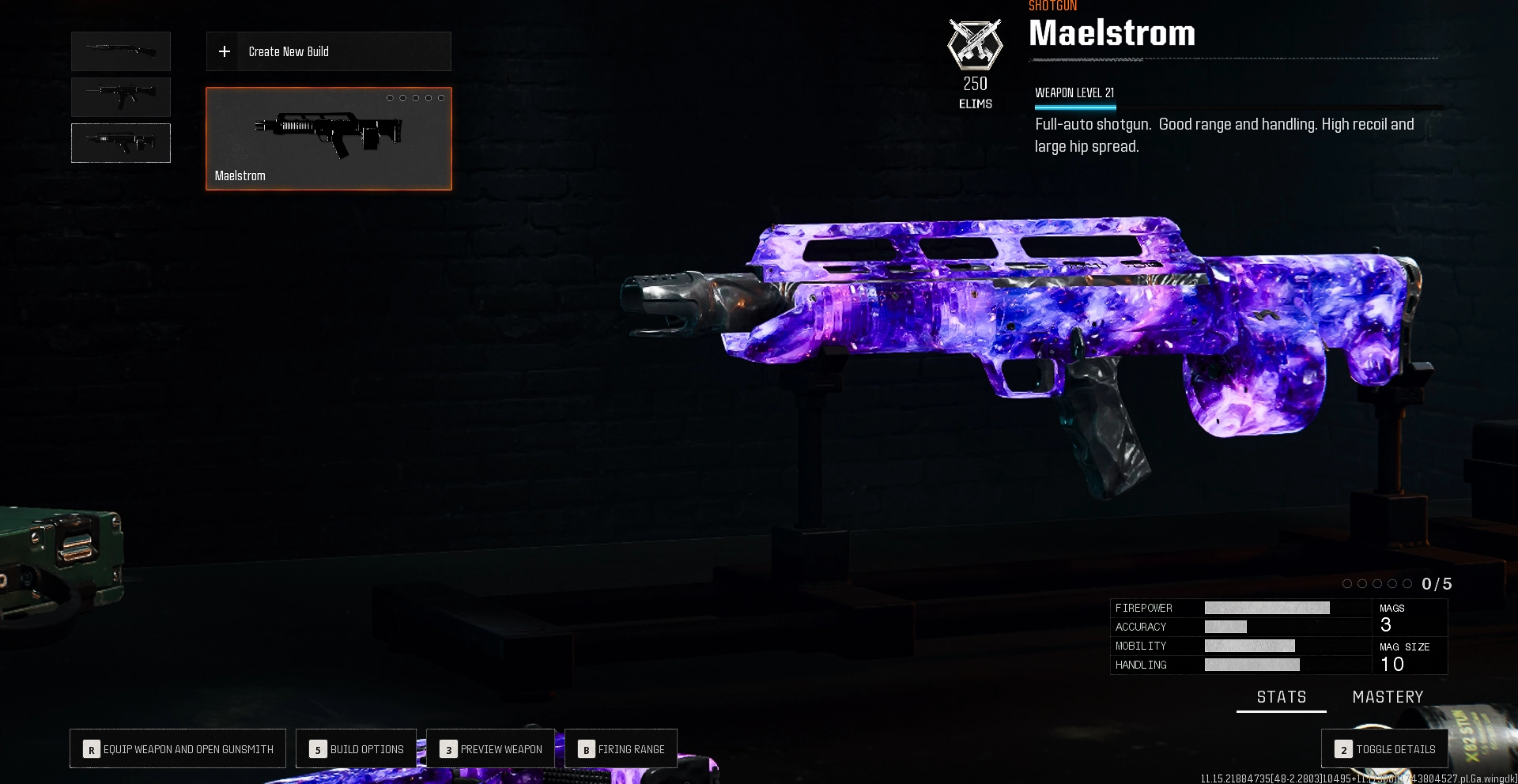Screen dimensions: 1518x784
Task: Open Build Options
Action: 357,748
